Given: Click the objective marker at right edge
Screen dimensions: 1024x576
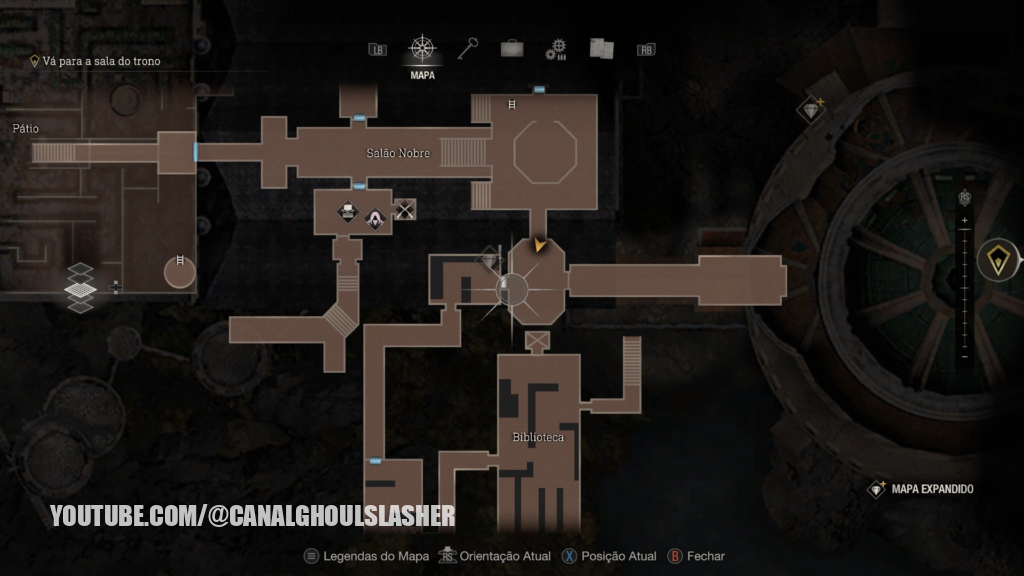Looking at the screenshot, I should pos(997,260).
